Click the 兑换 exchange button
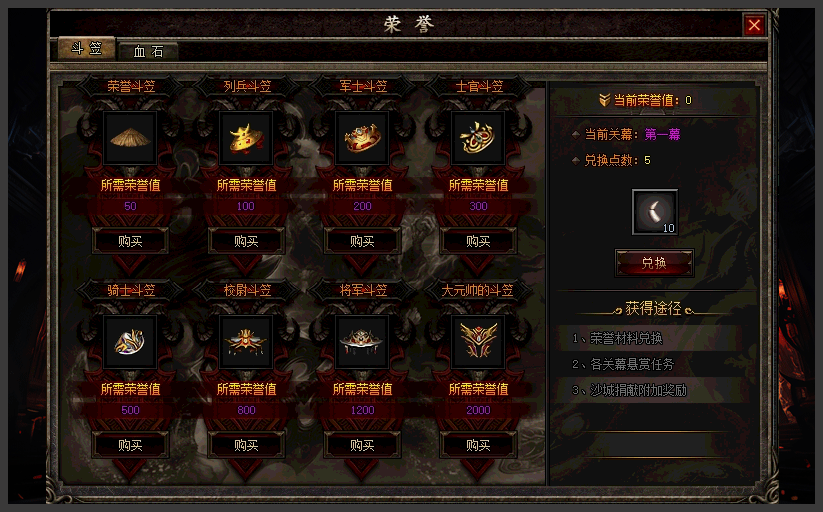The image size is (823, 512). tap(654, 263)
